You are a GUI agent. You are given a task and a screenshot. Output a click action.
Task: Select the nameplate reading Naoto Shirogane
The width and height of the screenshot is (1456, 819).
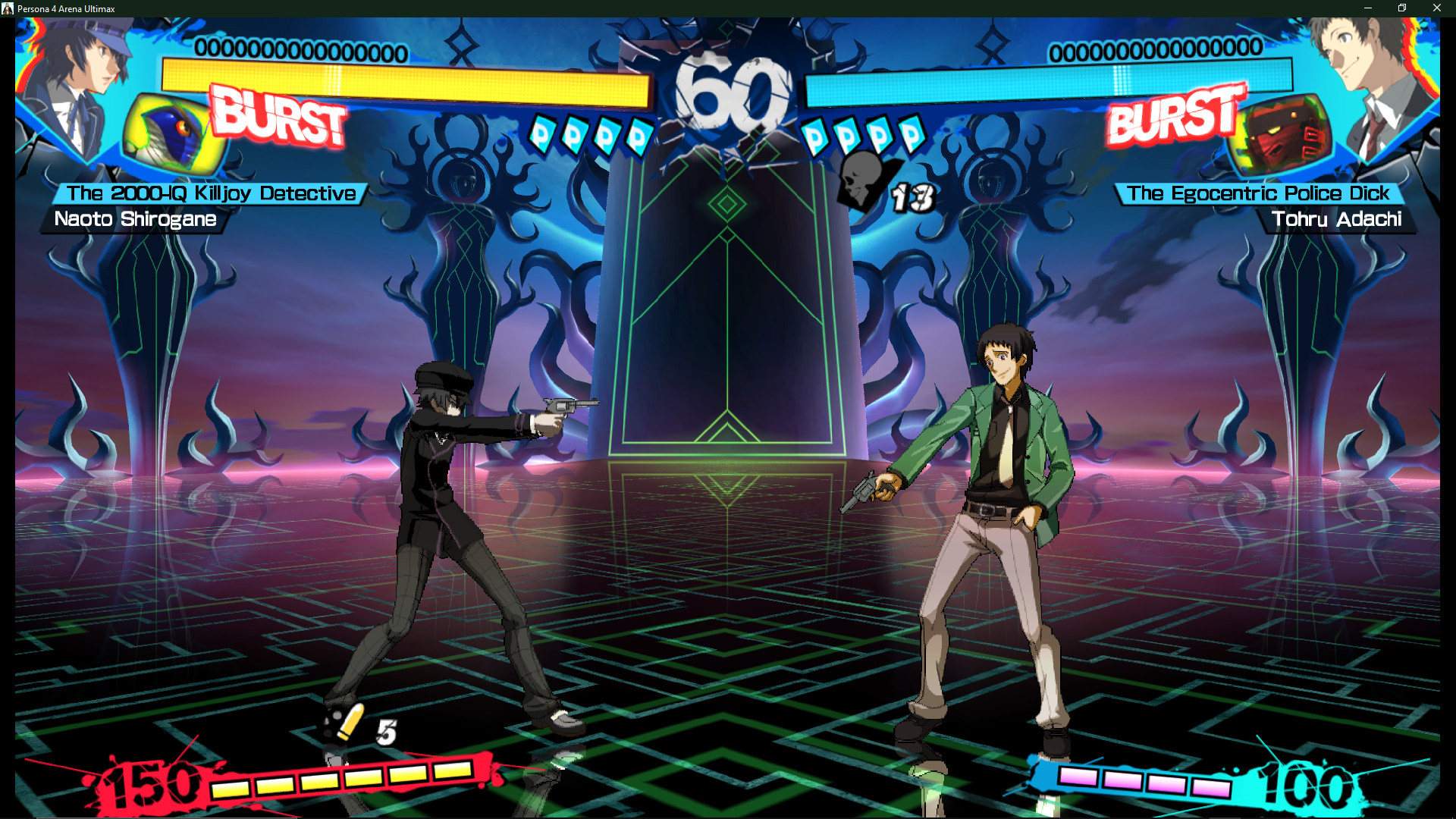[x=136, y=220]
